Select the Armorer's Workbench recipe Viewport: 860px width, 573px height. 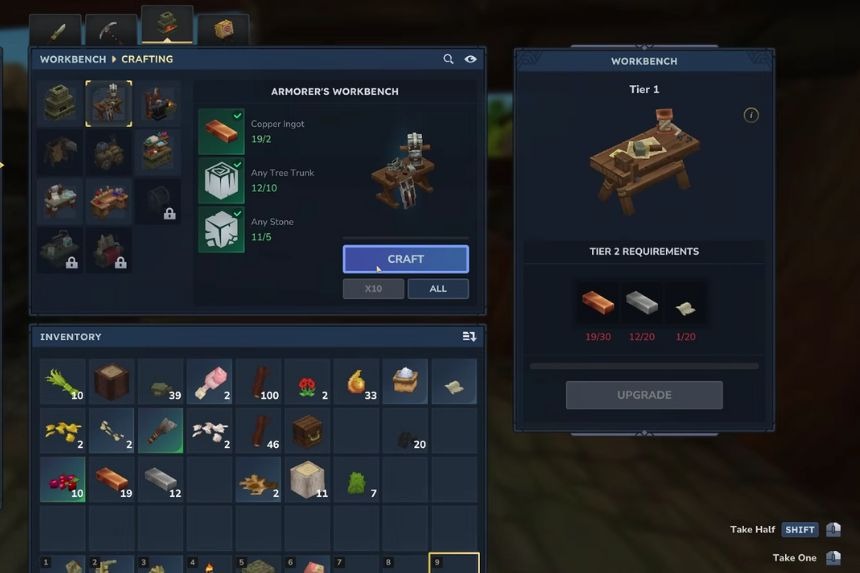tap(109, 104)
